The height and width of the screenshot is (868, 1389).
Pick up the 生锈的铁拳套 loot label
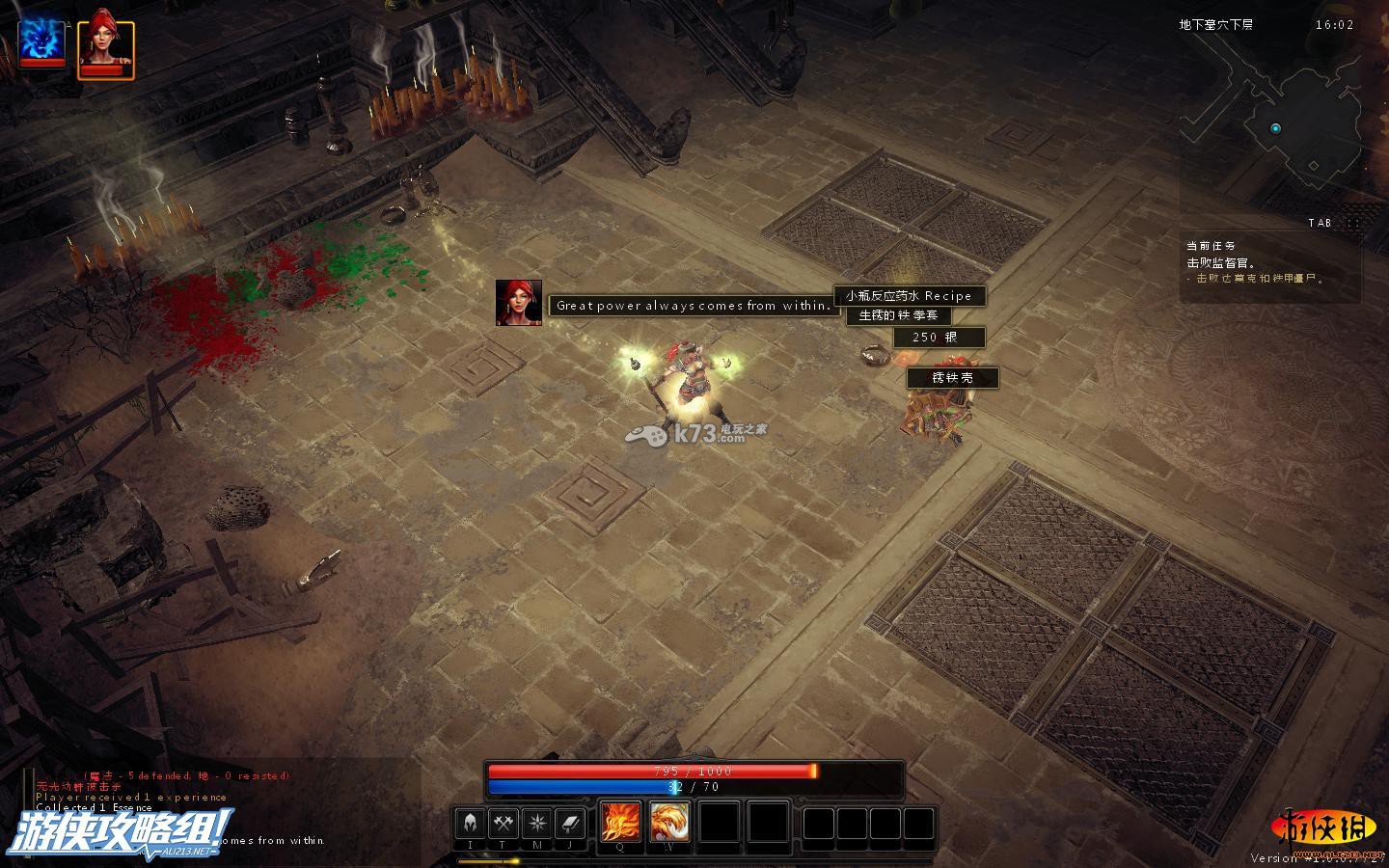coord(898,315)
